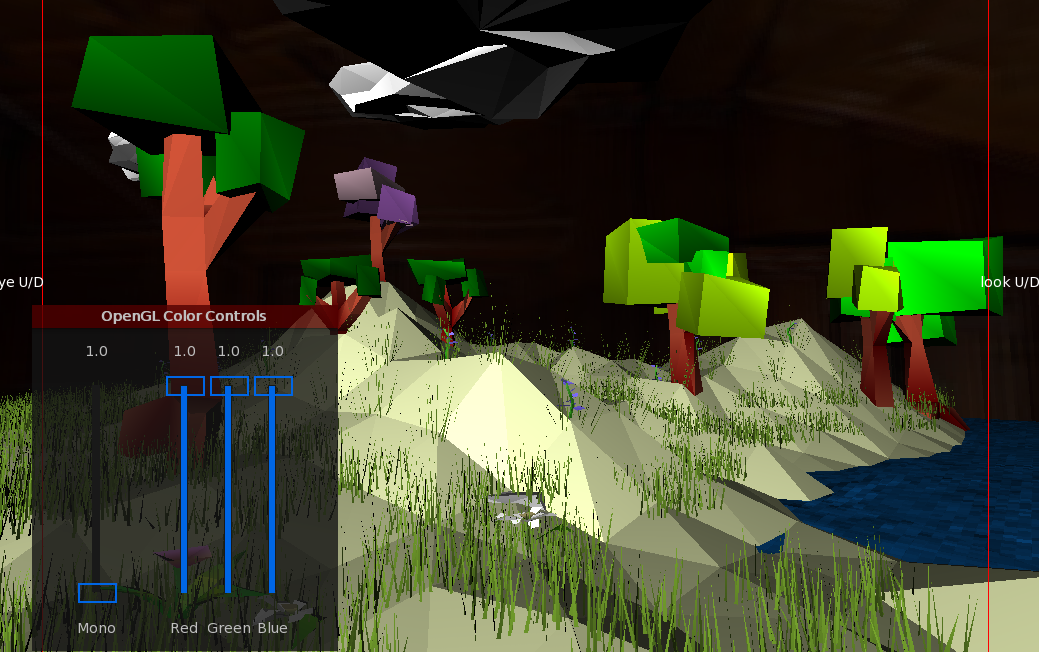Select the Green slider handle
This screenshot has height=652, width=1039.
229,386
